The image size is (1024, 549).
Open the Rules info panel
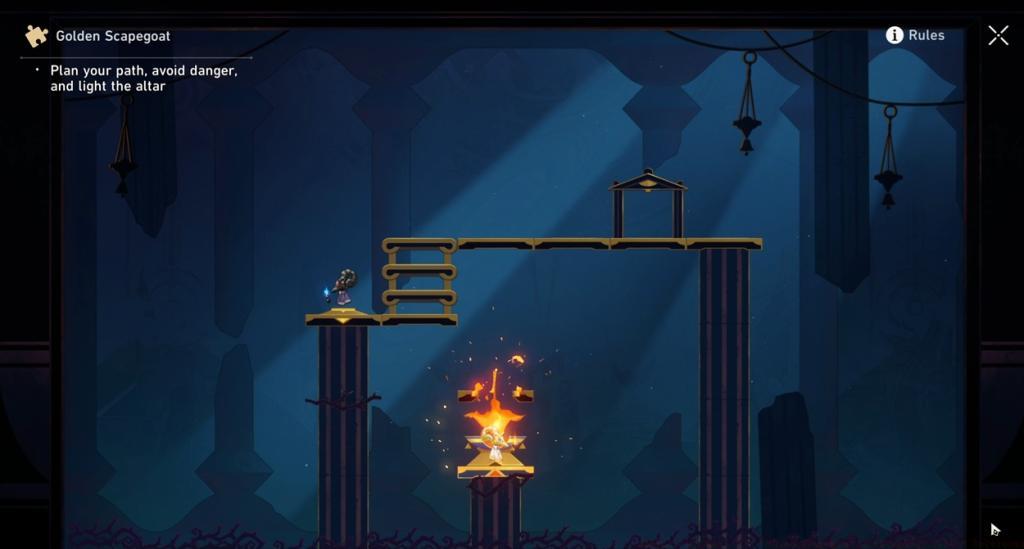click(x=914, y=35)
